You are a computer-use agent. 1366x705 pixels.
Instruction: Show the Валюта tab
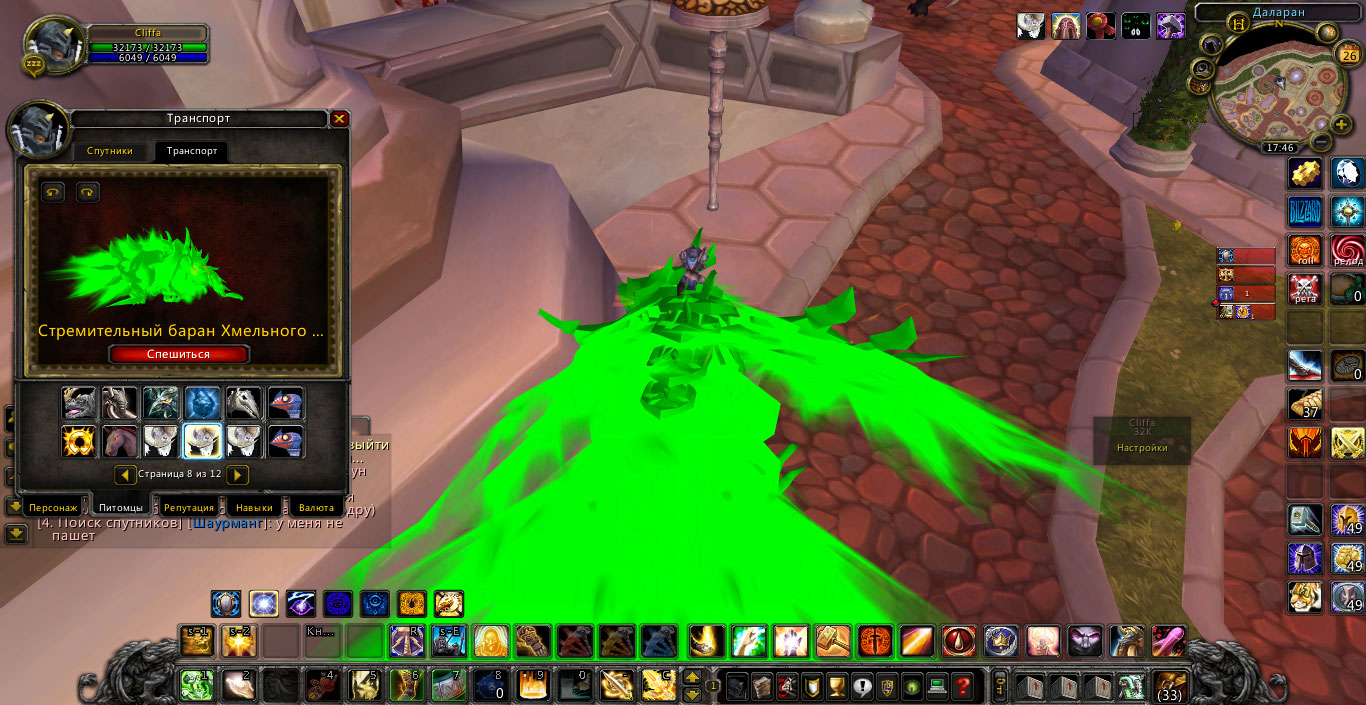point(316,508)
